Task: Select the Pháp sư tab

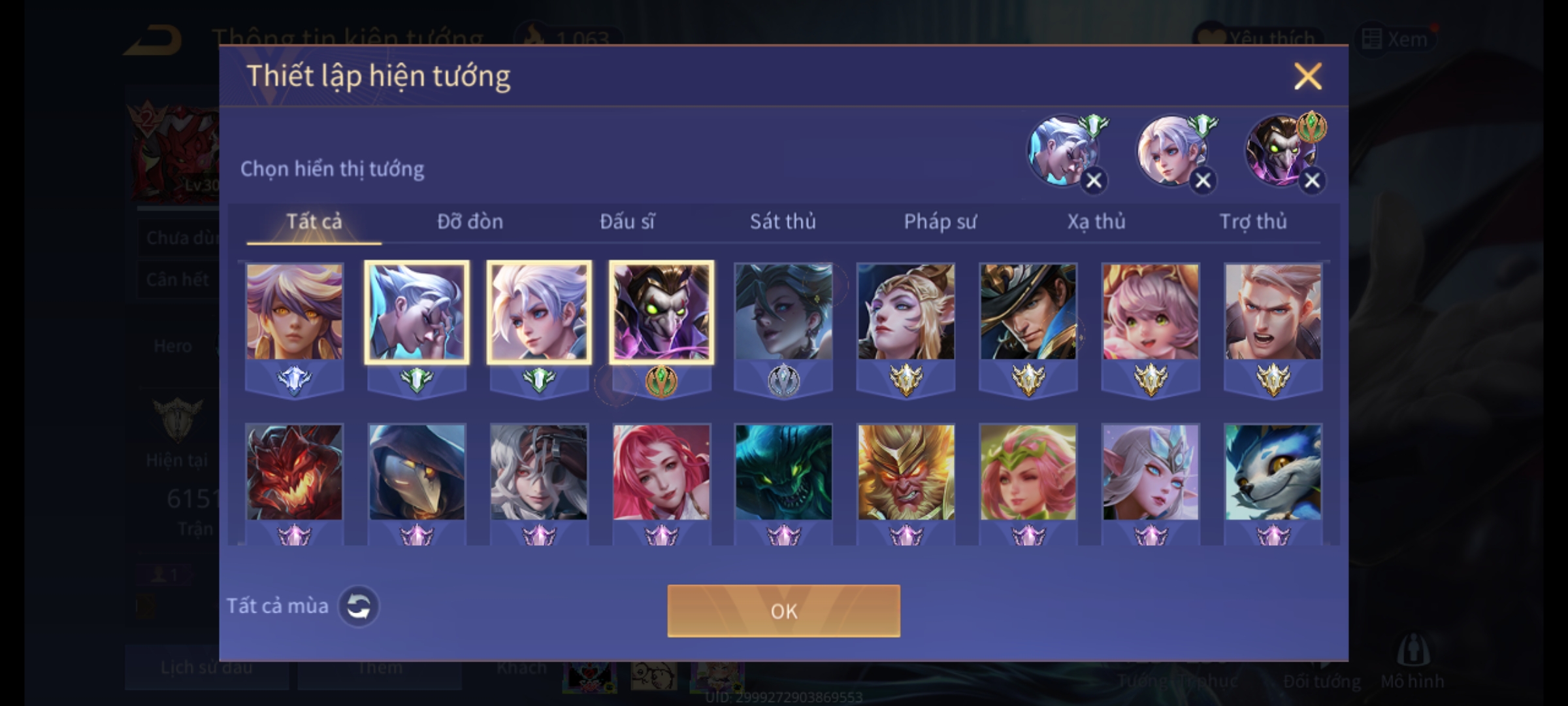Action: point(939,222)
